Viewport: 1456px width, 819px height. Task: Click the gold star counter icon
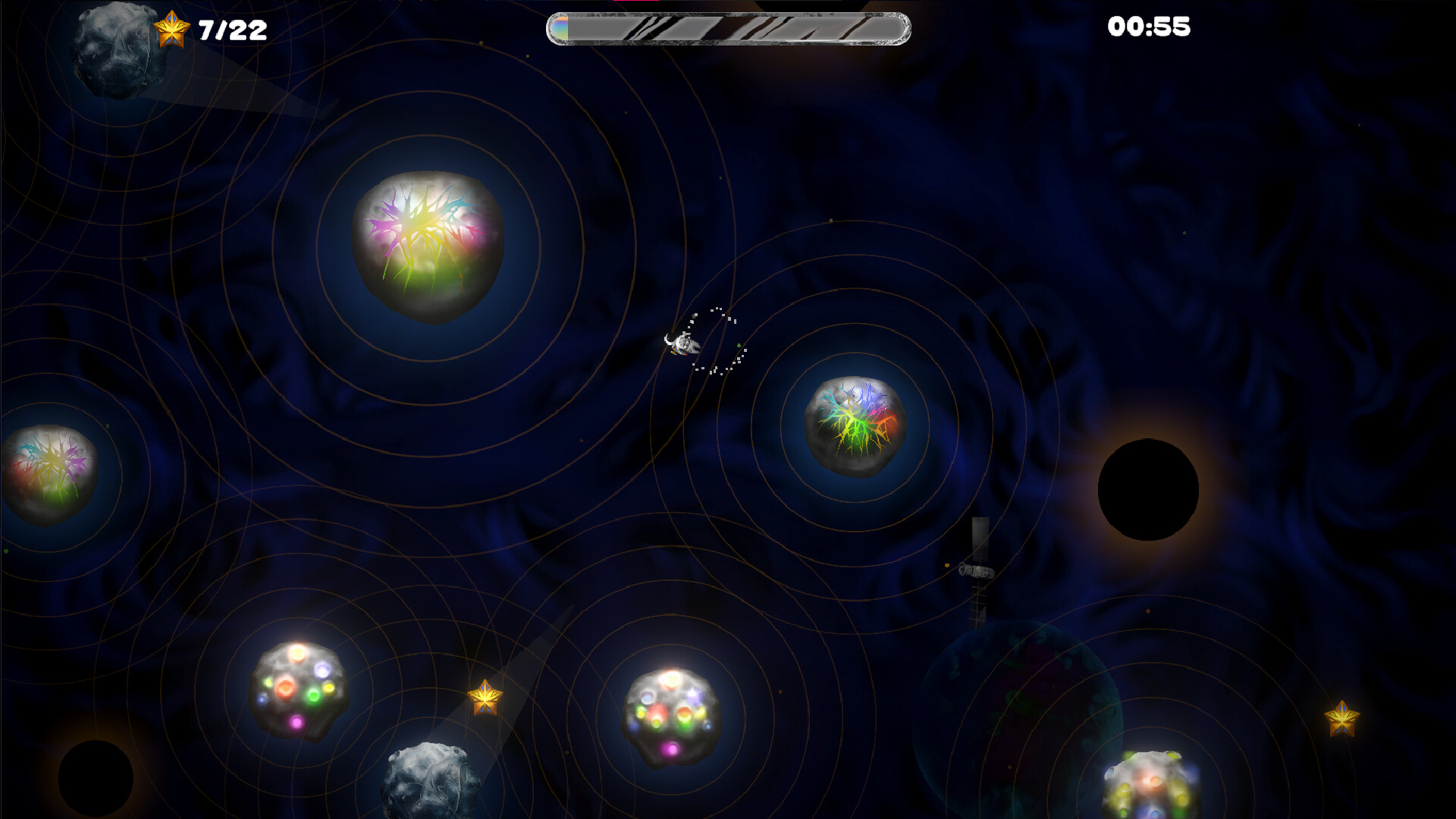click(173, 29)
